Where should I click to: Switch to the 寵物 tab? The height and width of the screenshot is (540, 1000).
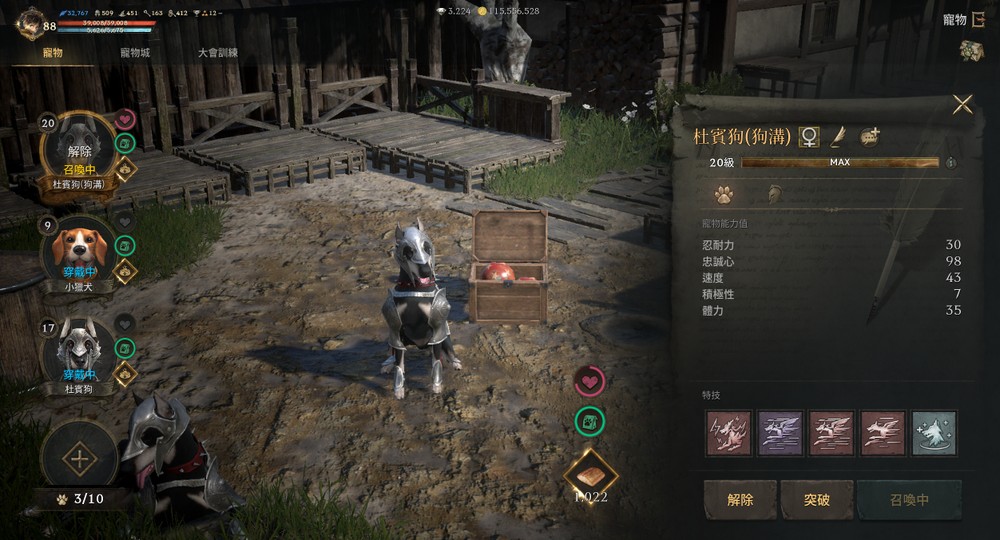[x=50, y=53]
